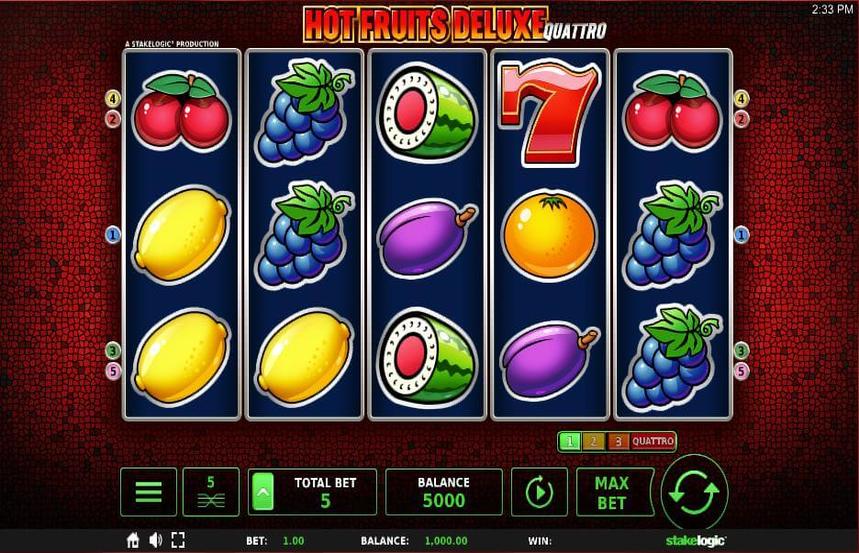Open the 5 paylines selector

210,492
